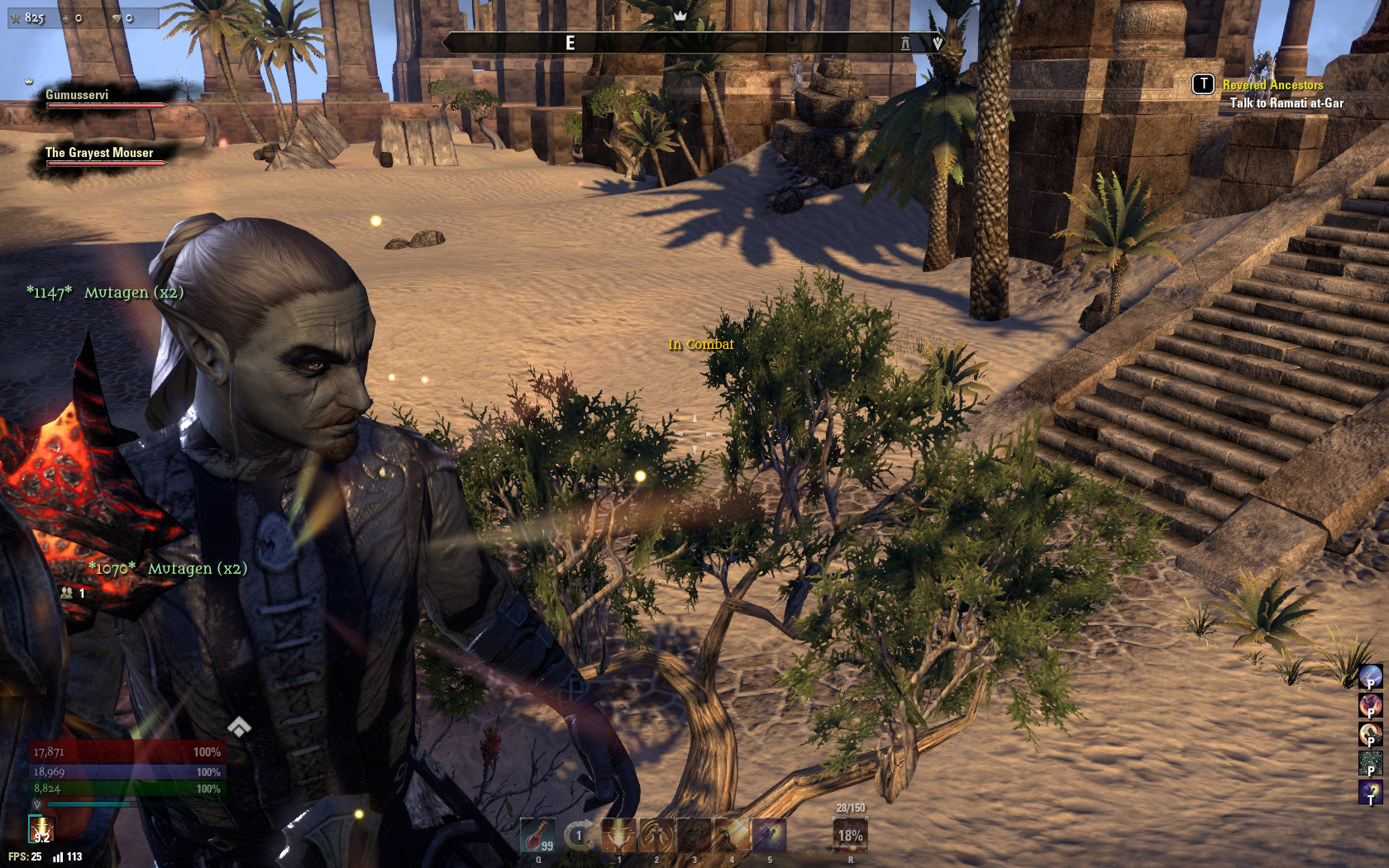
Task: Click the red flame figure buff icon
Action: click(x=1370, y=705)
